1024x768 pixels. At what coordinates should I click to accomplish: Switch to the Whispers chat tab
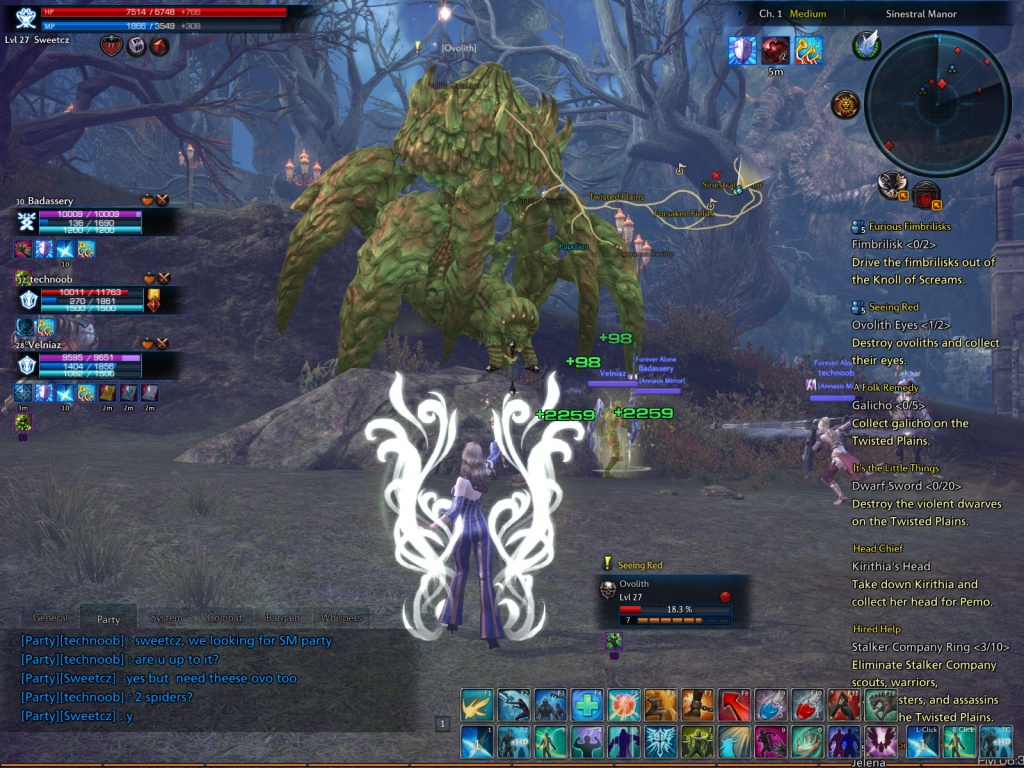(x=343, y=618)
